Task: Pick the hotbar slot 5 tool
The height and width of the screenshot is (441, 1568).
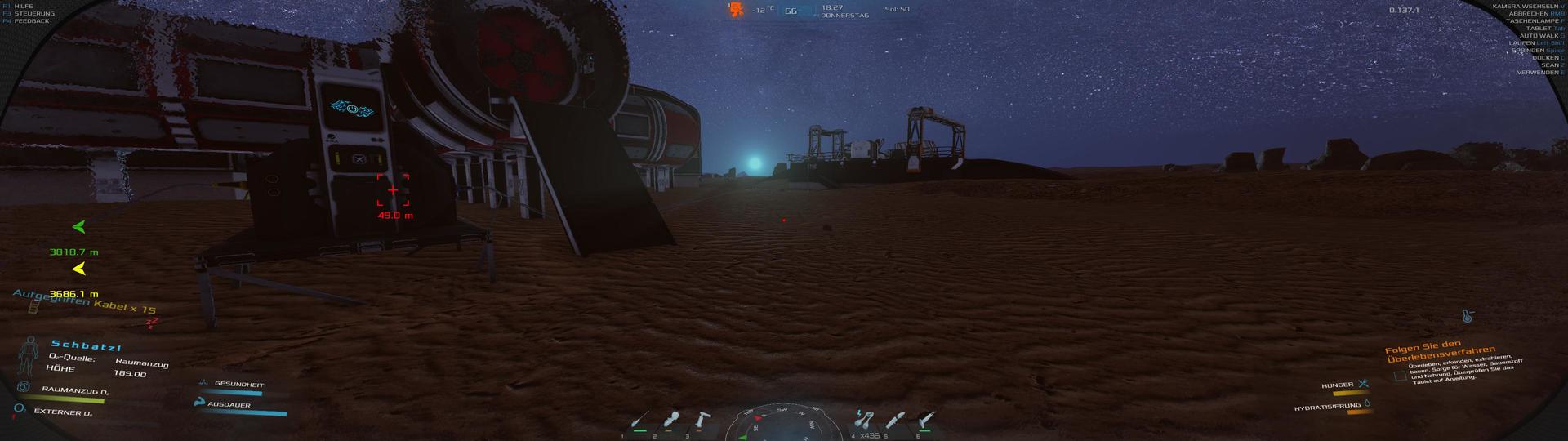Action: (x=895, y=421)
